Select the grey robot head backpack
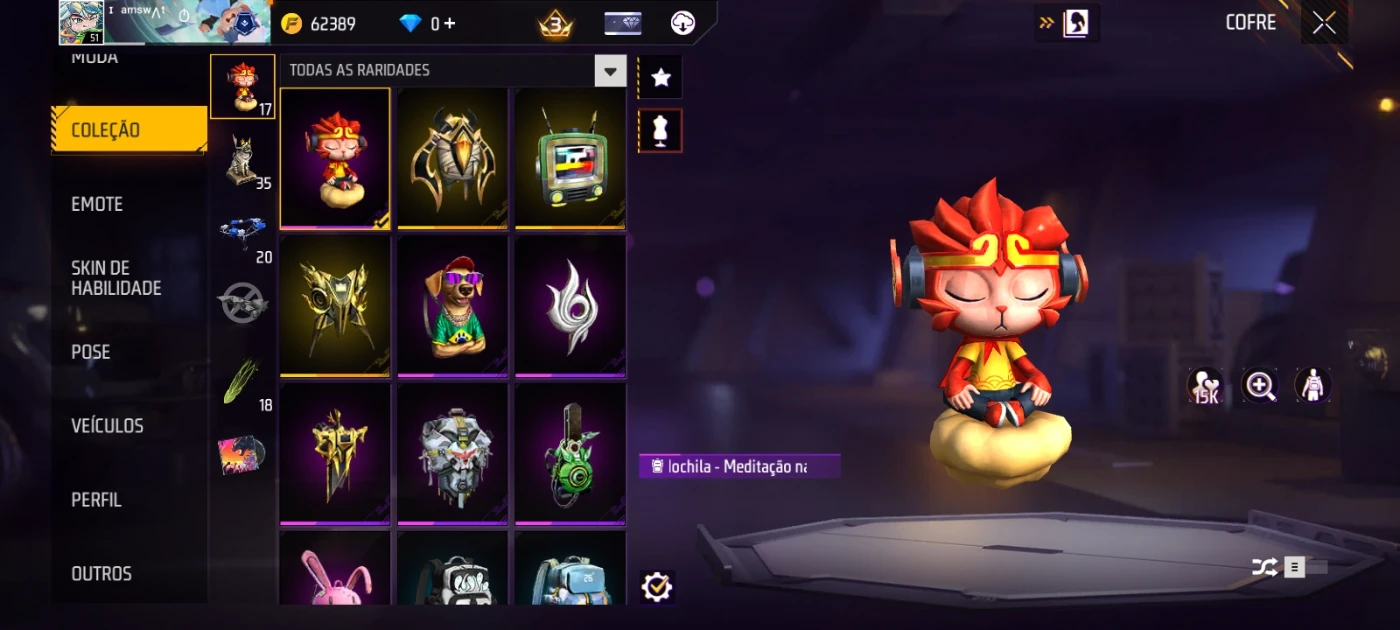The width and height of the screenshot is (1400, 630). click(x=452, y=452)
